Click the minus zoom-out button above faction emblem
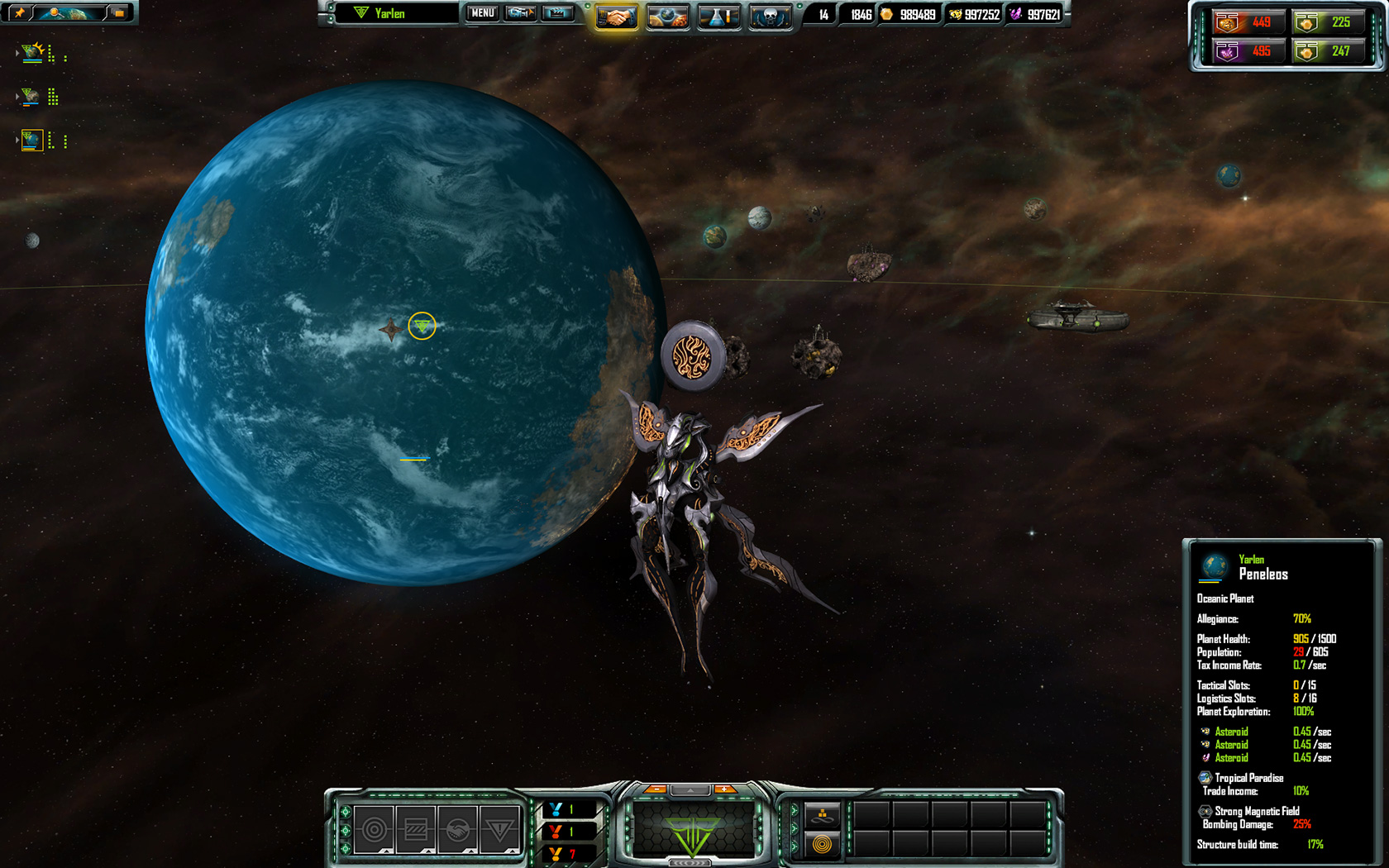 pos(656,789)
